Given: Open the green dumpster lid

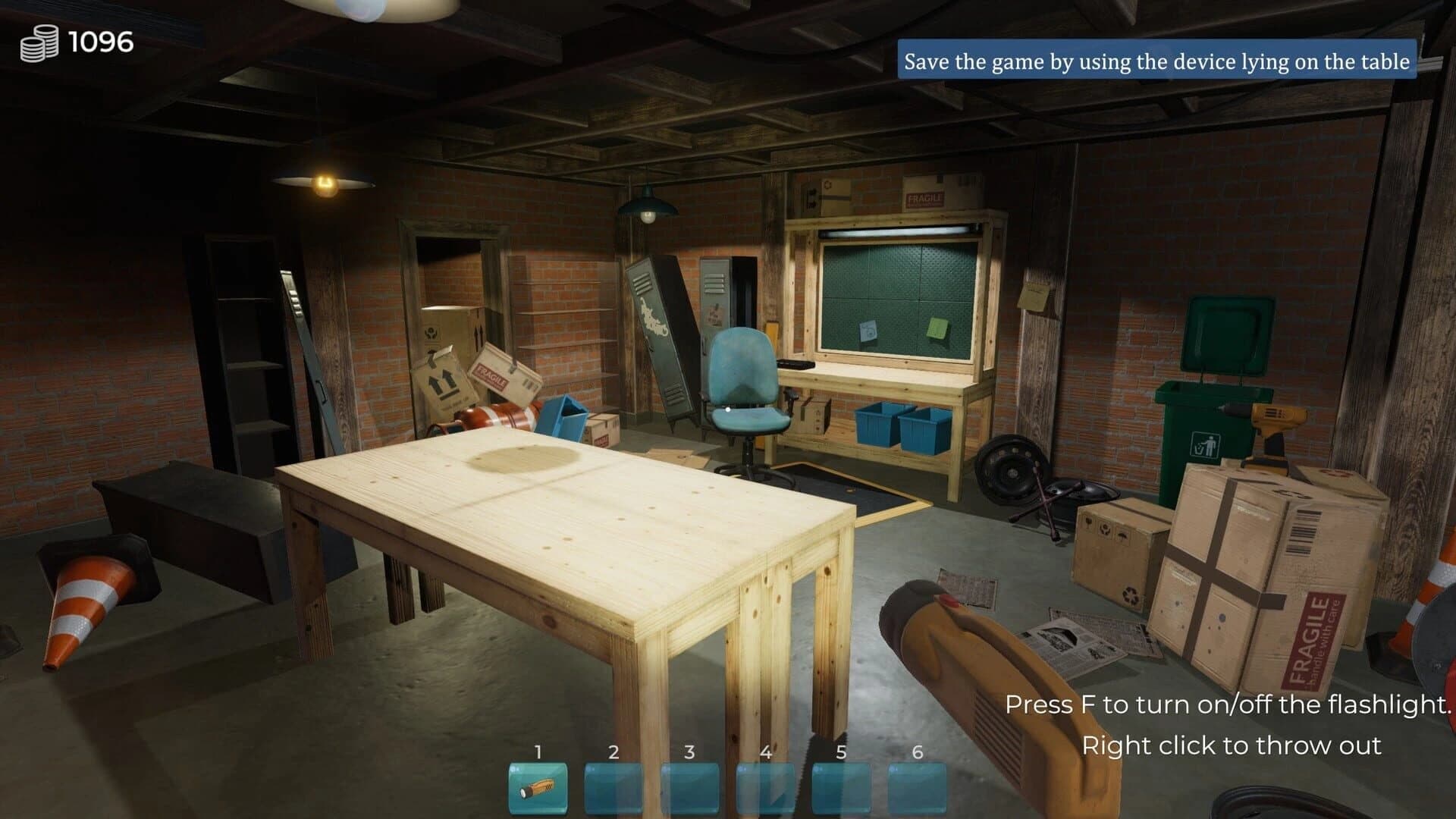Looking at the screenshot, I should pyautogui.click(x=1225, y=334).
